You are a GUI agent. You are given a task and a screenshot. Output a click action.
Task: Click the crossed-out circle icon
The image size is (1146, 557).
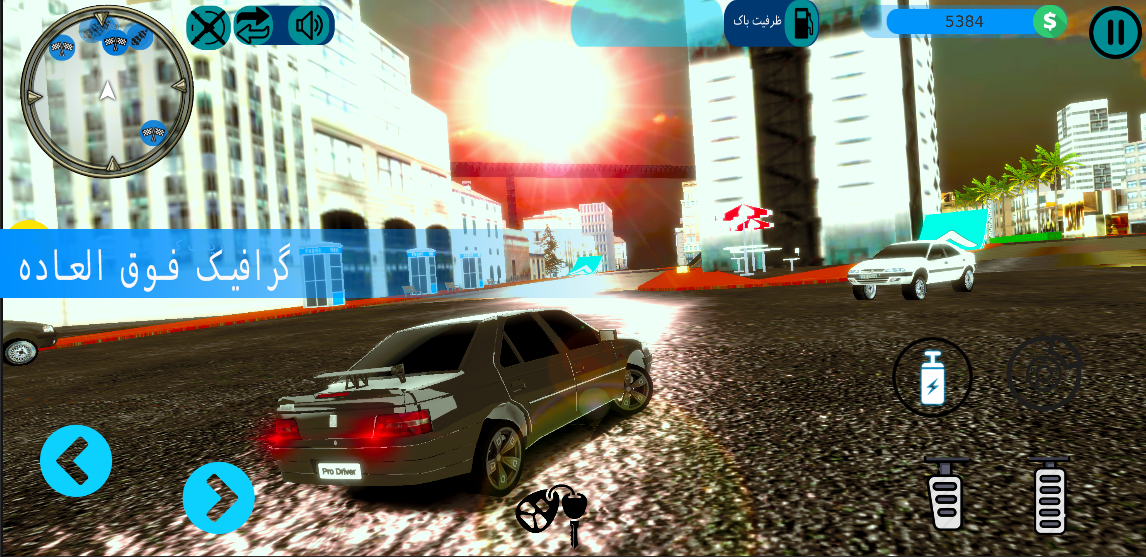(x=208, y=26)
